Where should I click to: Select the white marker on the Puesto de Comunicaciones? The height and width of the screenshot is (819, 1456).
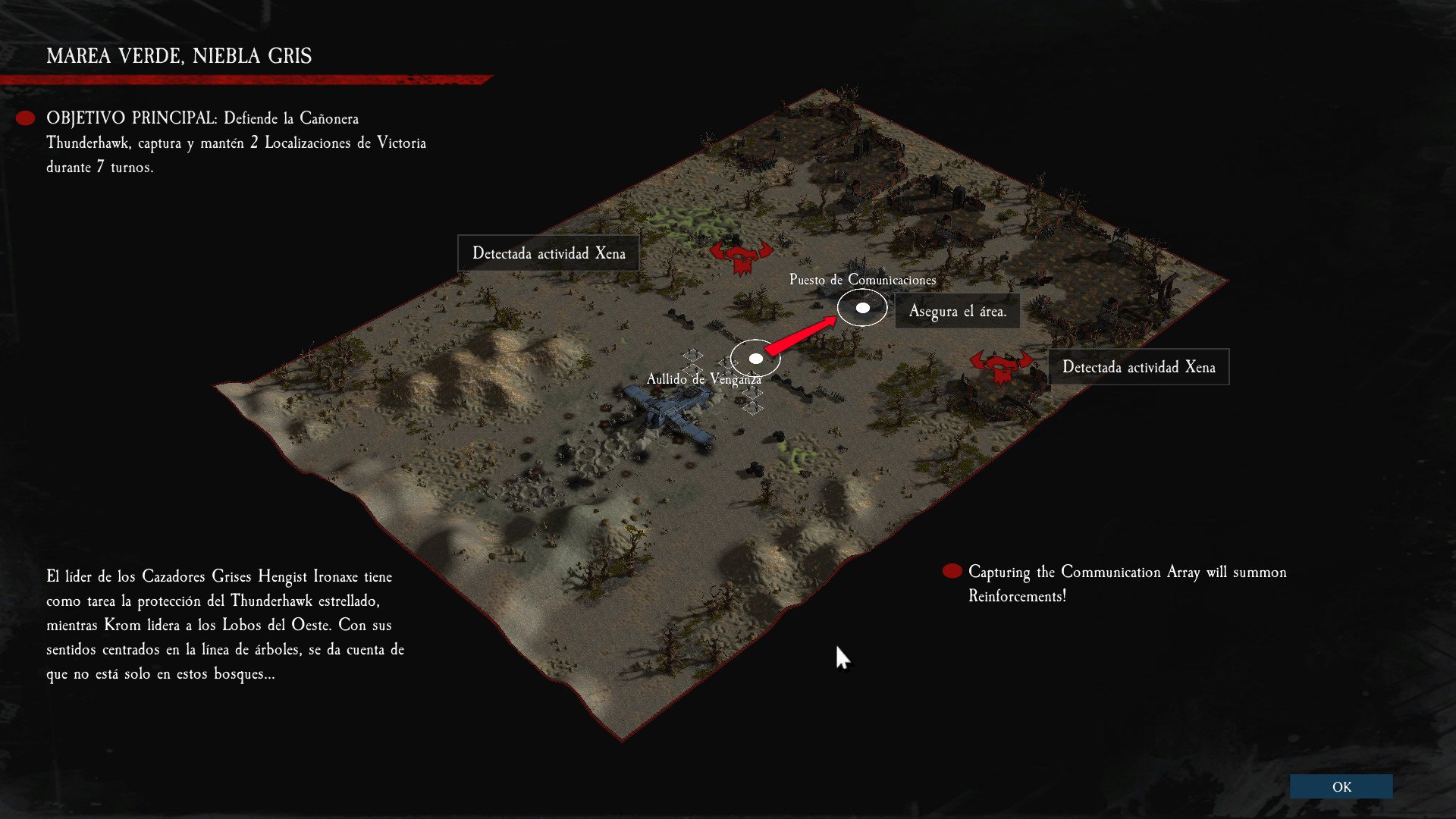point(861,308)
